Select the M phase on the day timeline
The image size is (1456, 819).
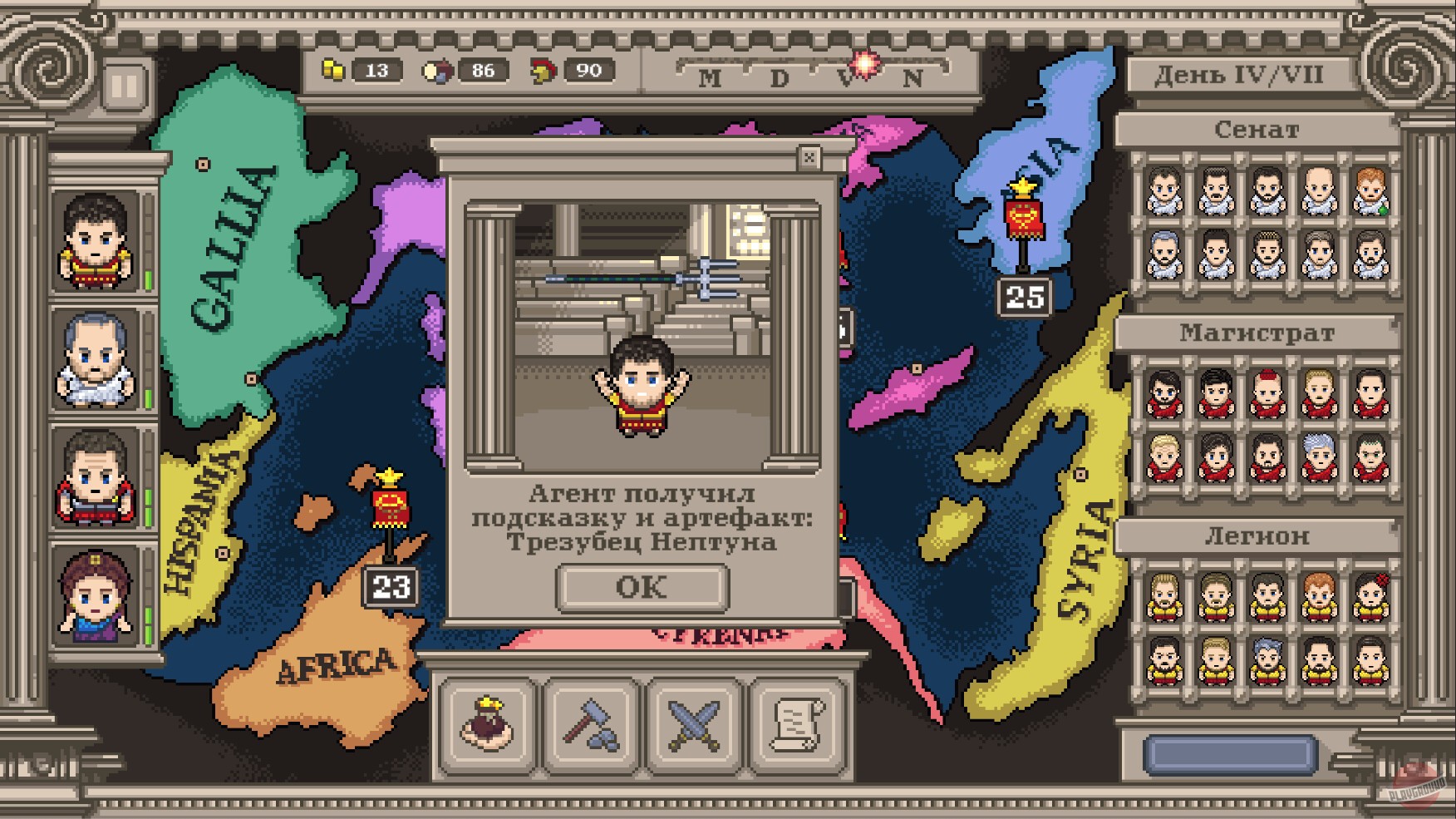click(708, 76)
